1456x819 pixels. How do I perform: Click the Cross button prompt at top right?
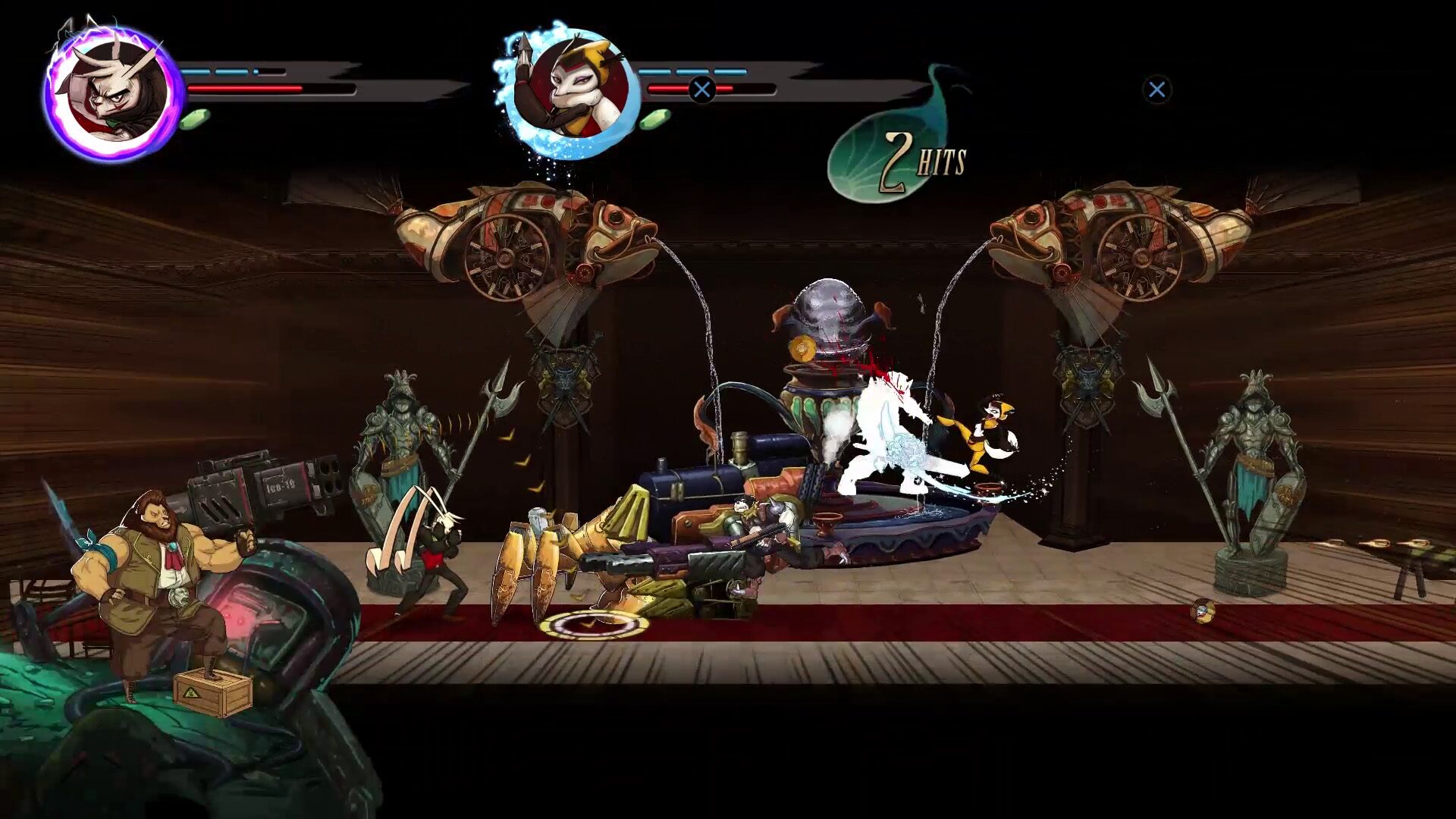click(1157, 89)
